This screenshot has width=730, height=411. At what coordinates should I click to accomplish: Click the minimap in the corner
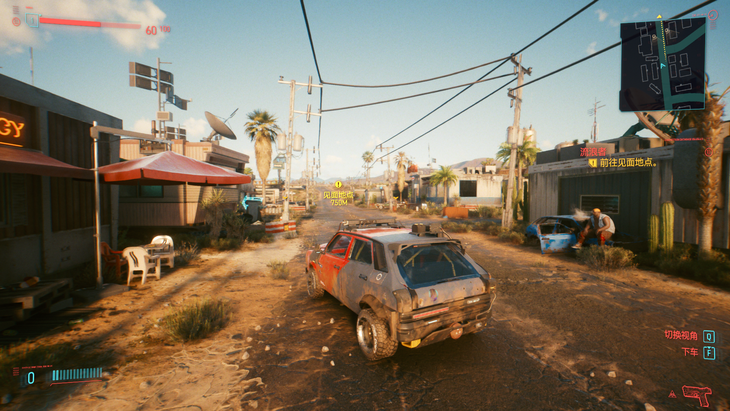click(x=662, y=64)
